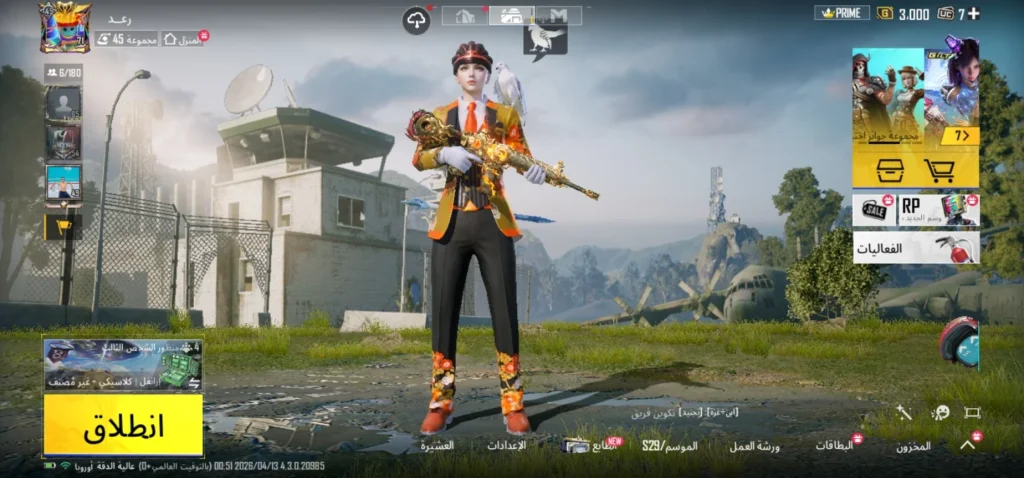Open the shopping cart shop icon
The image size is (1024, 478).
(x=941, y=169)
